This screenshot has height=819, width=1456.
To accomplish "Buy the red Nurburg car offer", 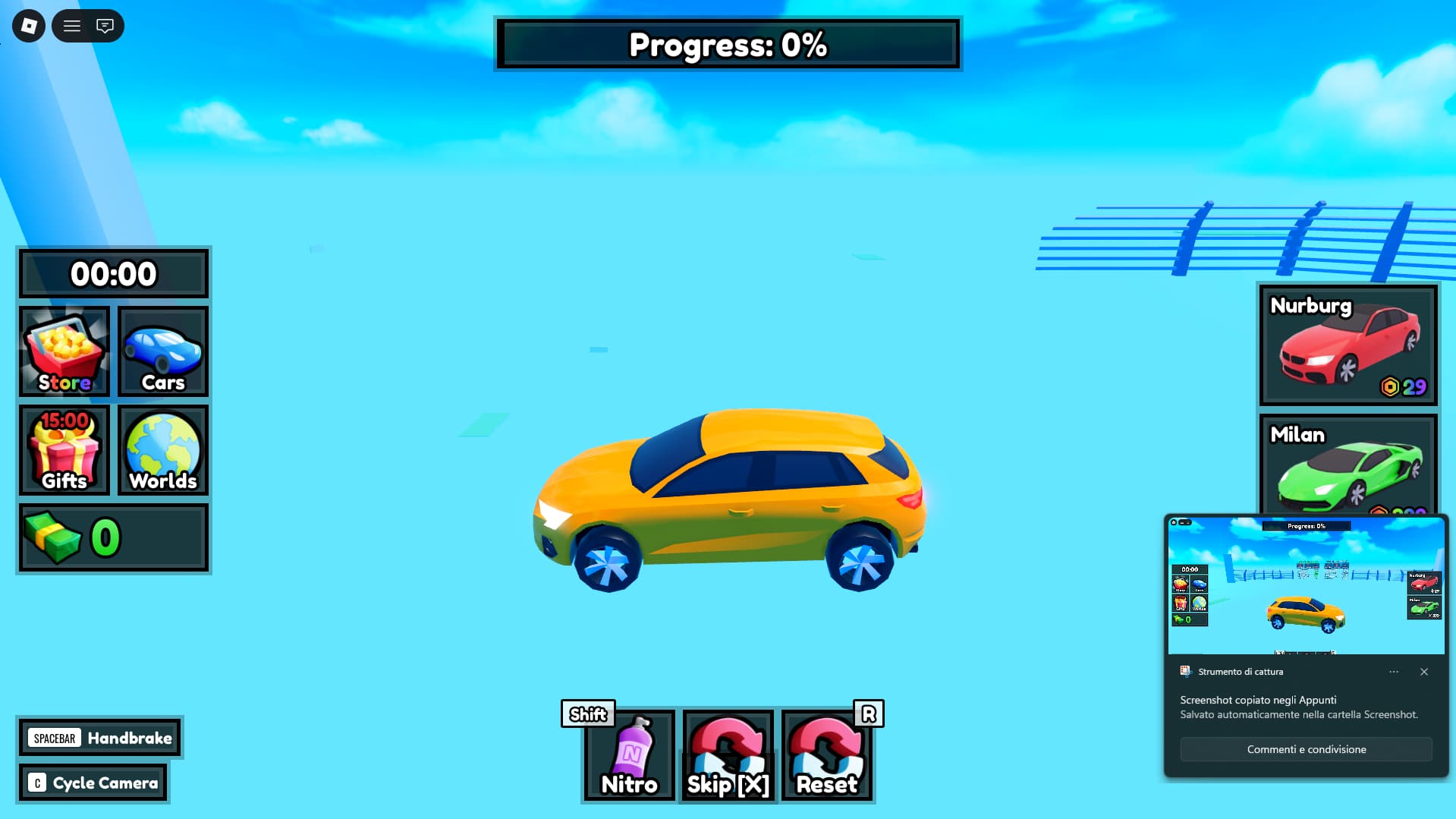I will [x=1348, y=345].
